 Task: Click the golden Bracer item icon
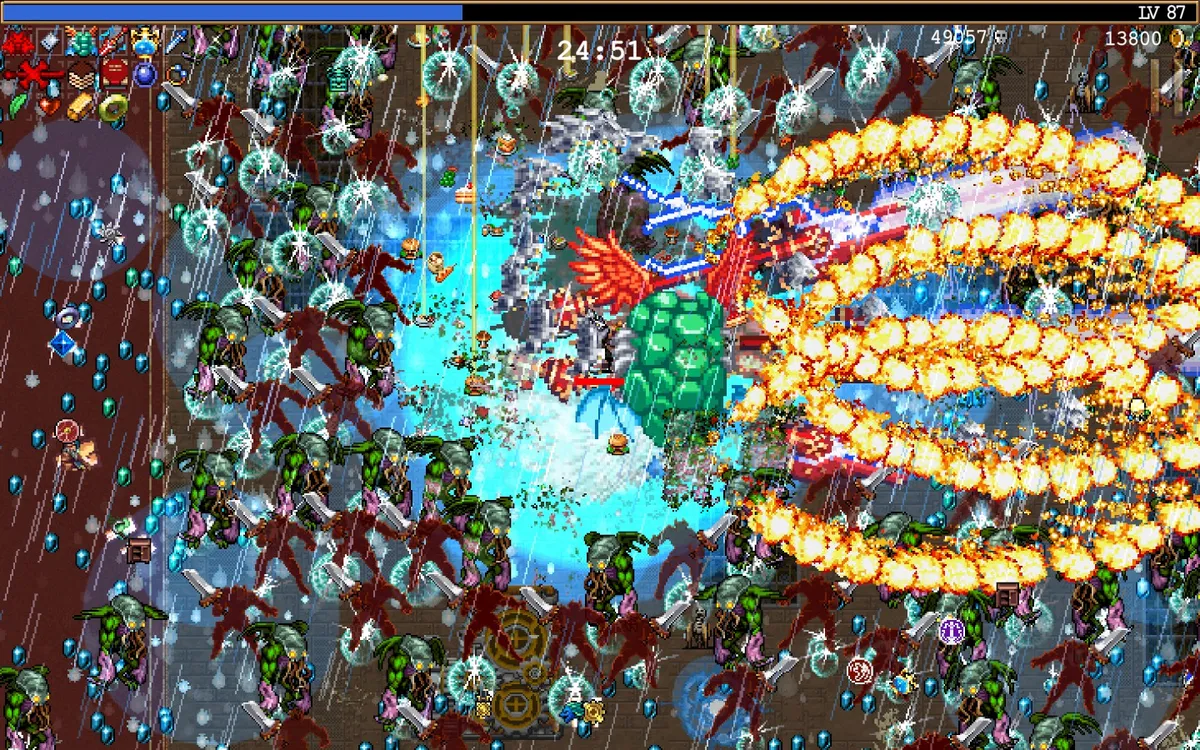point(81,104)
